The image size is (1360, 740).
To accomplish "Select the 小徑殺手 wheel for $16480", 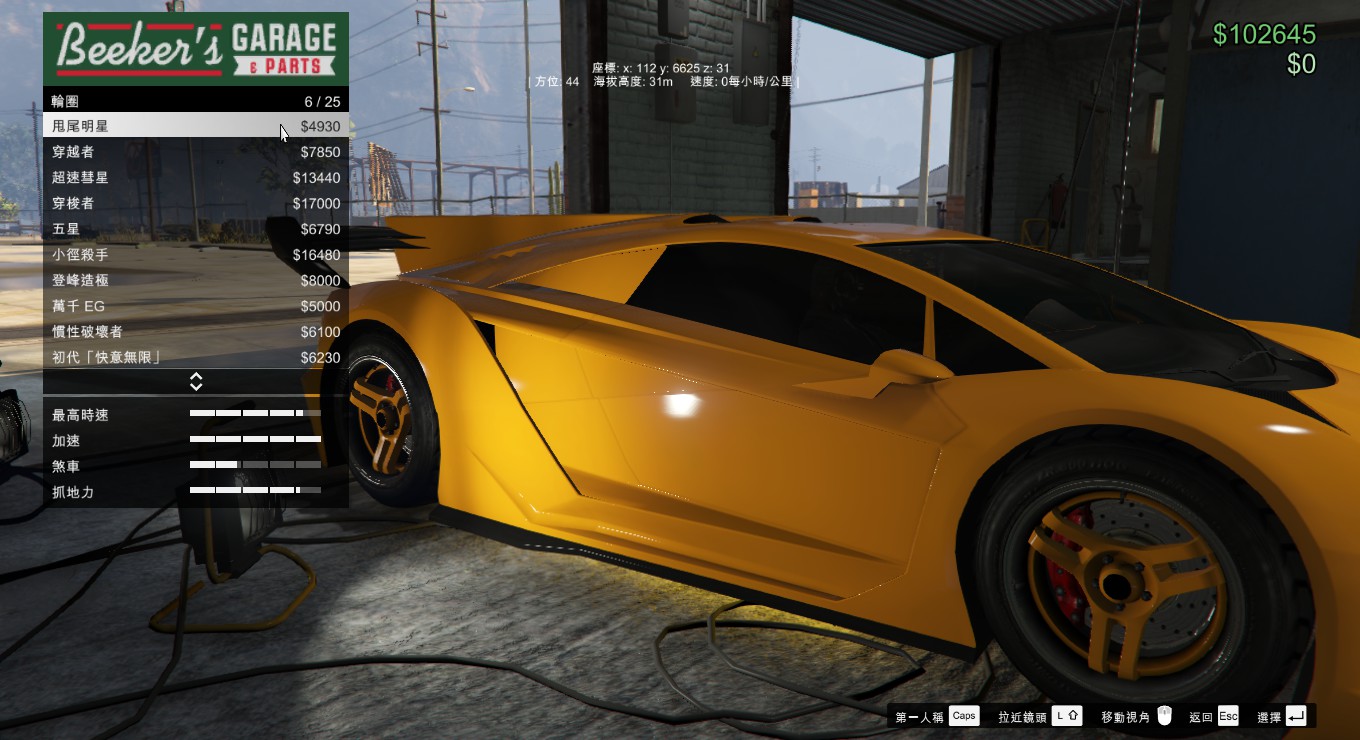I will click(x=195, y=255).
